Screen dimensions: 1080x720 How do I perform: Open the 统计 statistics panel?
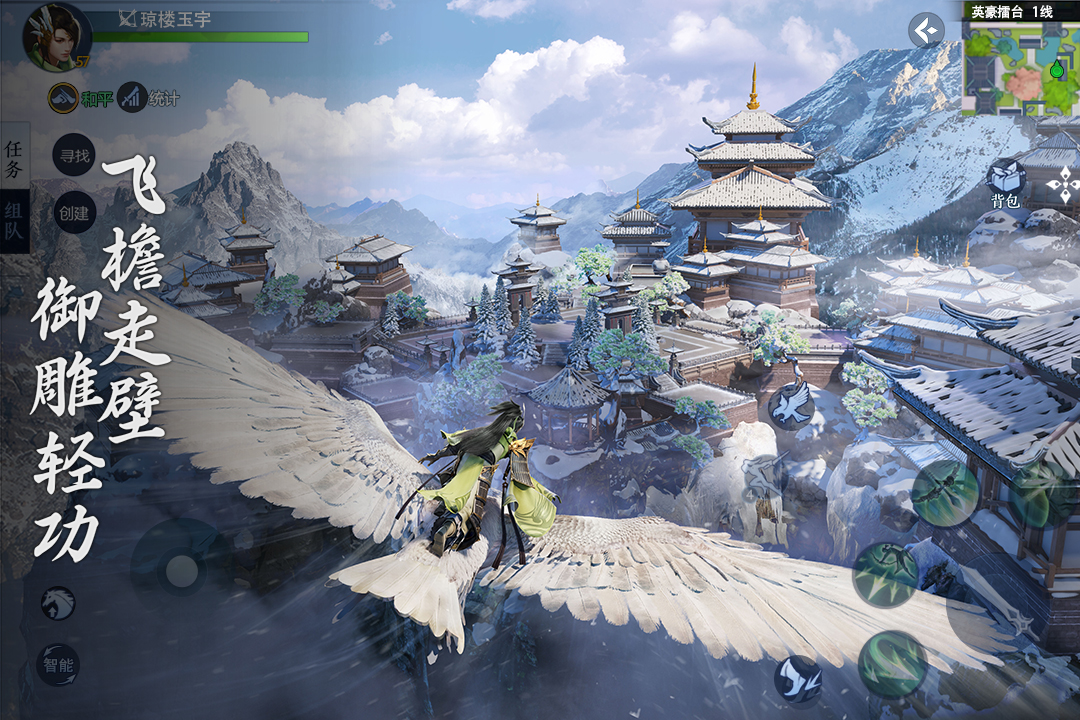pyautogui.click(x=133, y=97)
